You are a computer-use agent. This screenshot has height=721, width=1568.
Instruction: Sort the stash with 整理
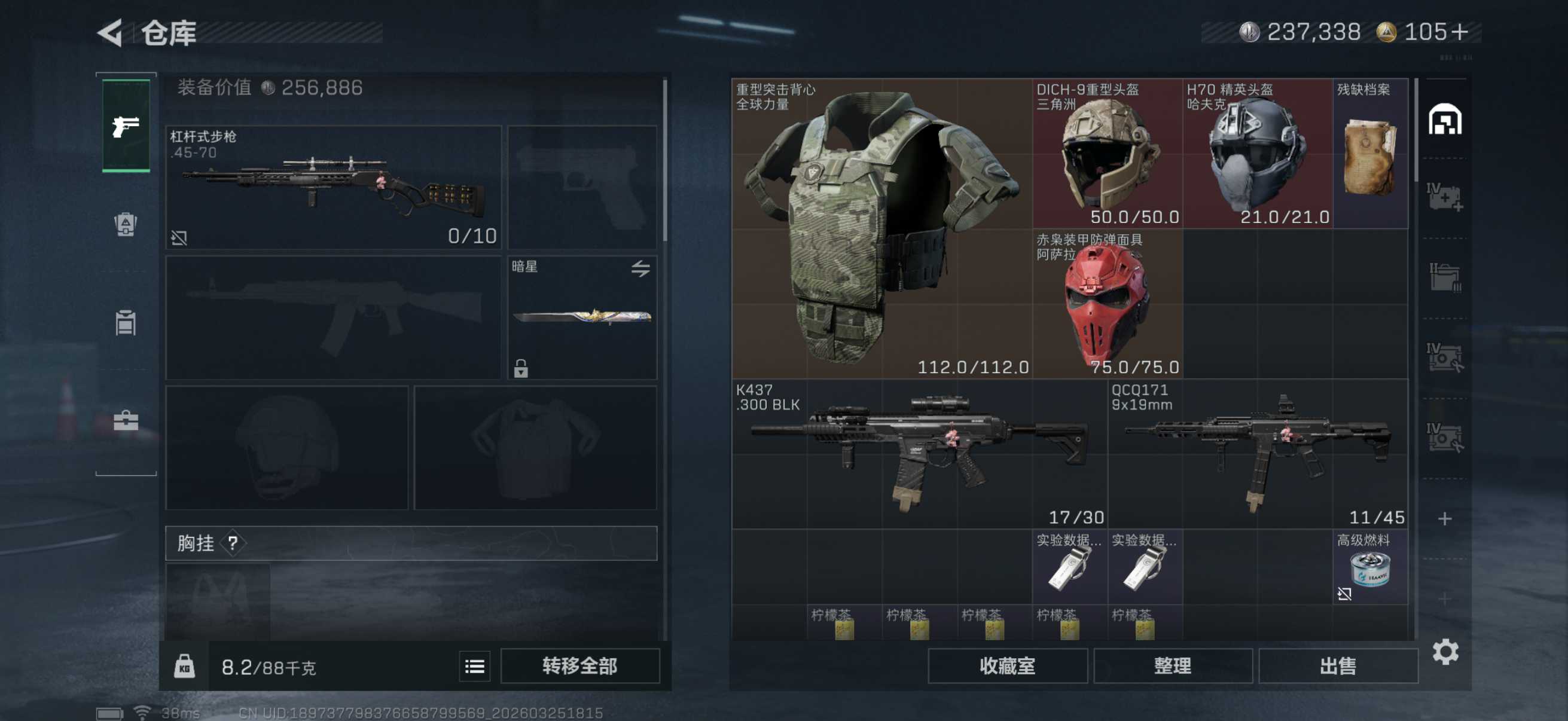point(1172,665)
